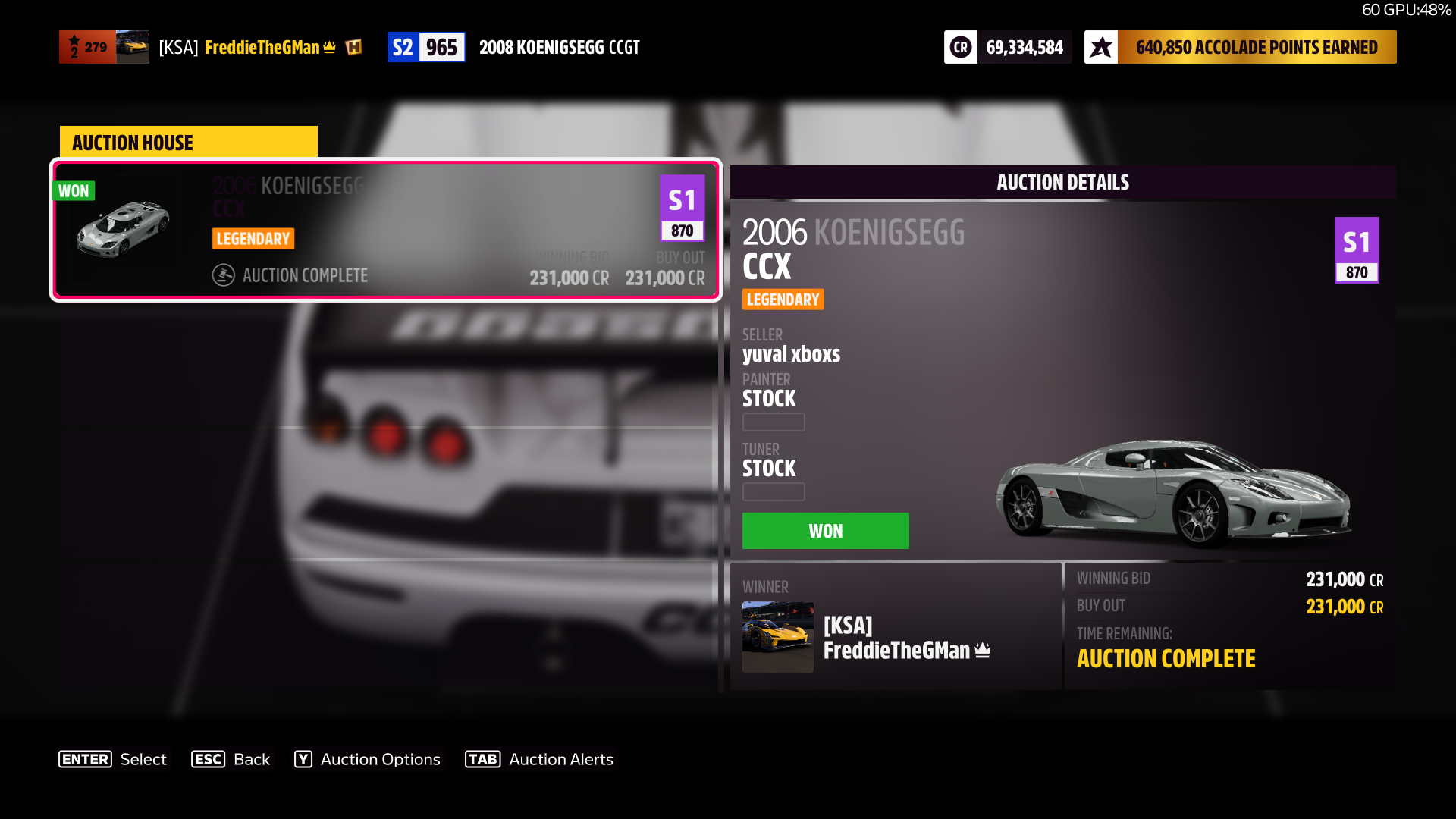Select the won 2006 Koenigsegg CCX auction listing
This screenshot has height=819, width=1456.
[x=385, y=230]
